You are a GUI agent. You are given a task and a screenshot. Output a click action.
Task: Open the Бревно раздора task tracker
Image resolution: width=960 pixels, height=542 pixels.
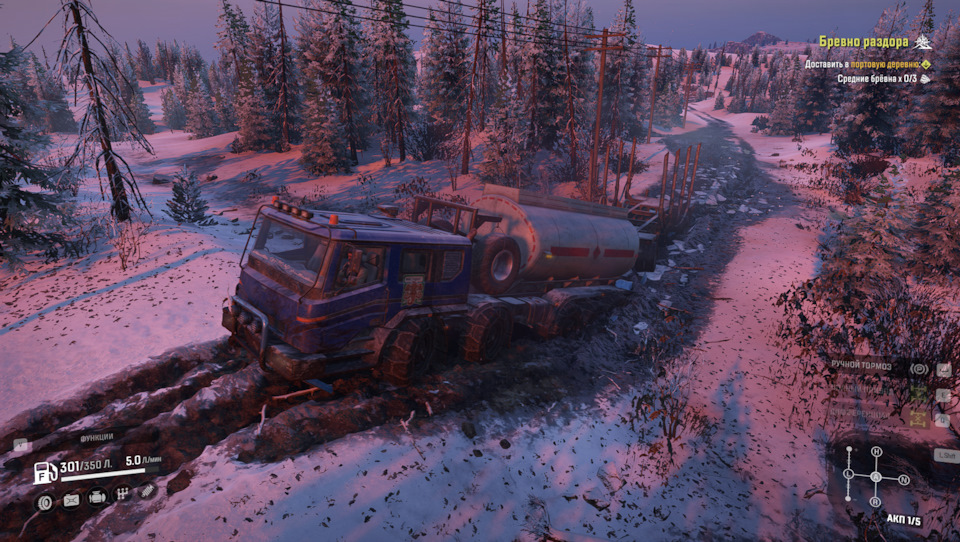[863, 42]
